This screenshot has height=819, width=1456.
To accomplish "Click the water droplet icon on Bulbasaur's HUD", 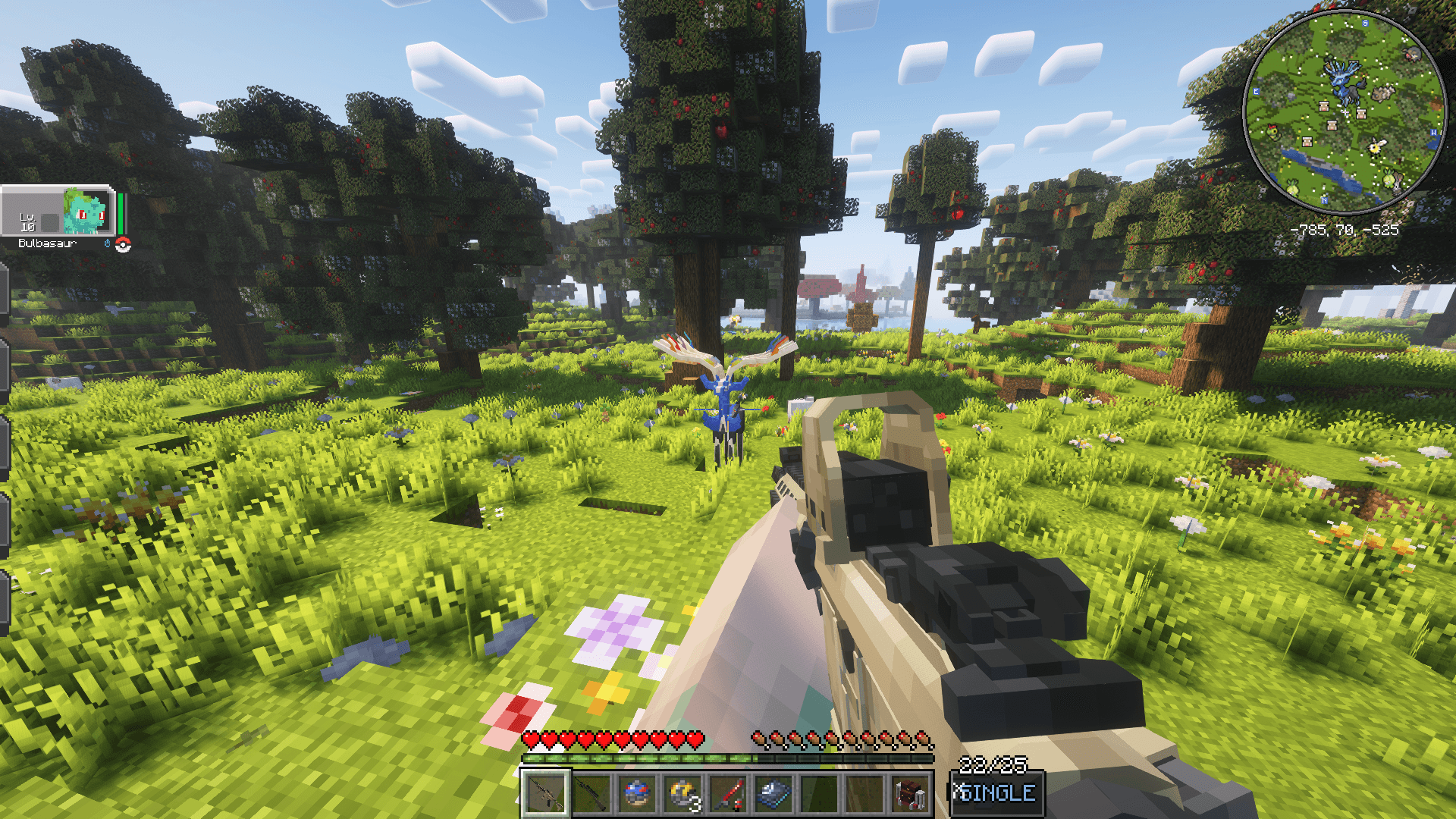I will click(x=107, y=243).
